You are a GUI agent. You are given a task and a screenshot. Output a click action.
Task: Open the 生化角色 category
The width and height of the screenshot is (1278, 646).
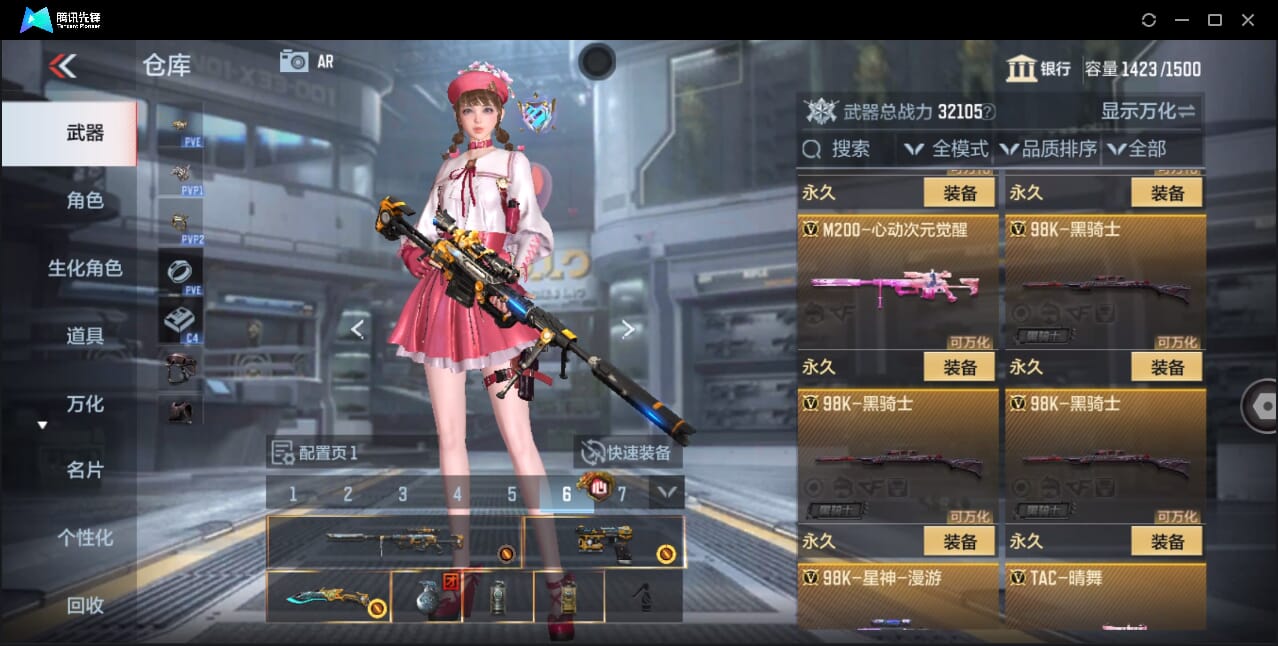click(x=84, y=268)
